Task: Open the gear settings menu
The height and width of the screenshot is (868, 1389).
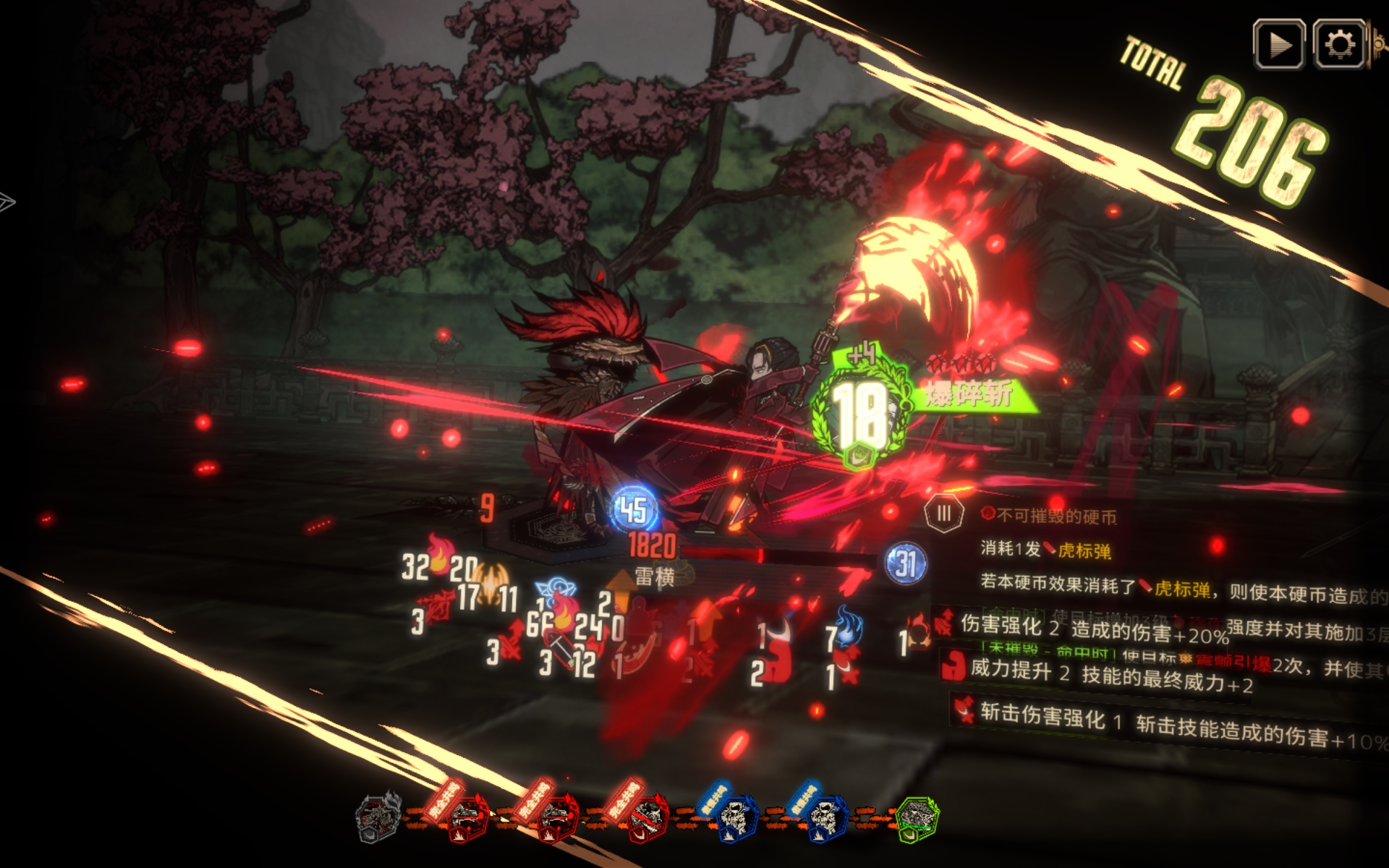Action: 1338,45
